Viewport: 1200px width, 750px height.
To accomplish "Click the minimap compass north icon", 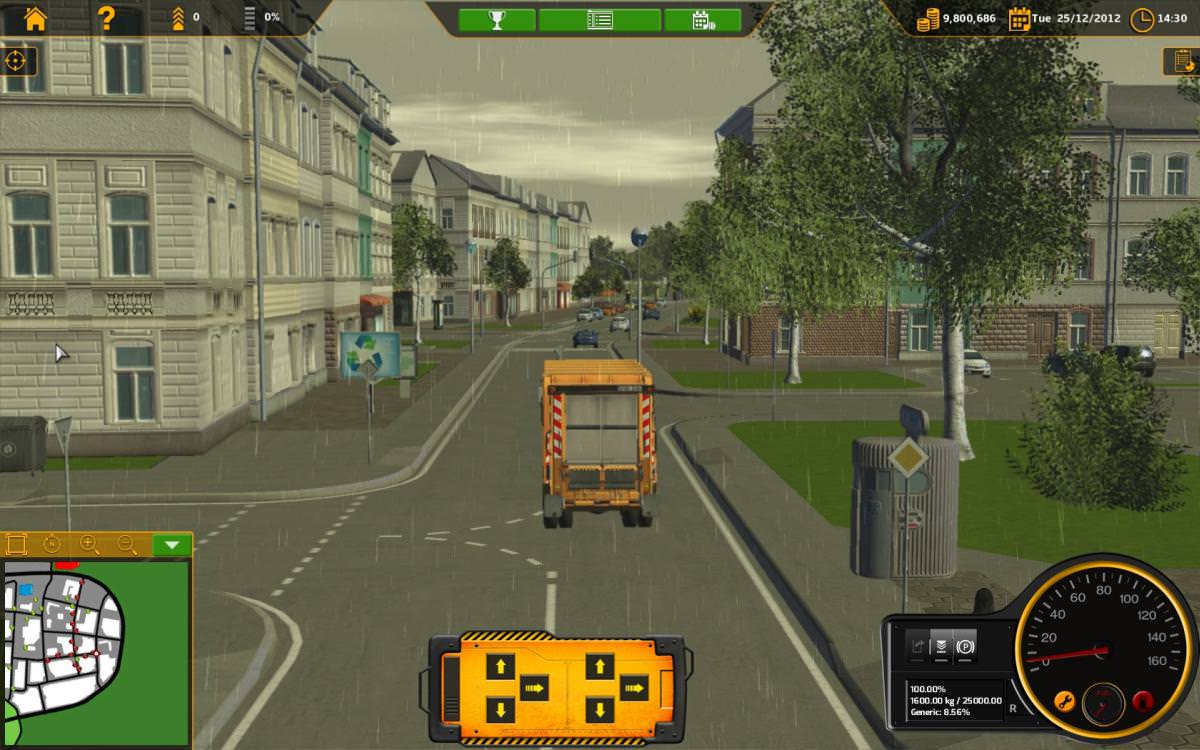I will [x=53, y=545].
